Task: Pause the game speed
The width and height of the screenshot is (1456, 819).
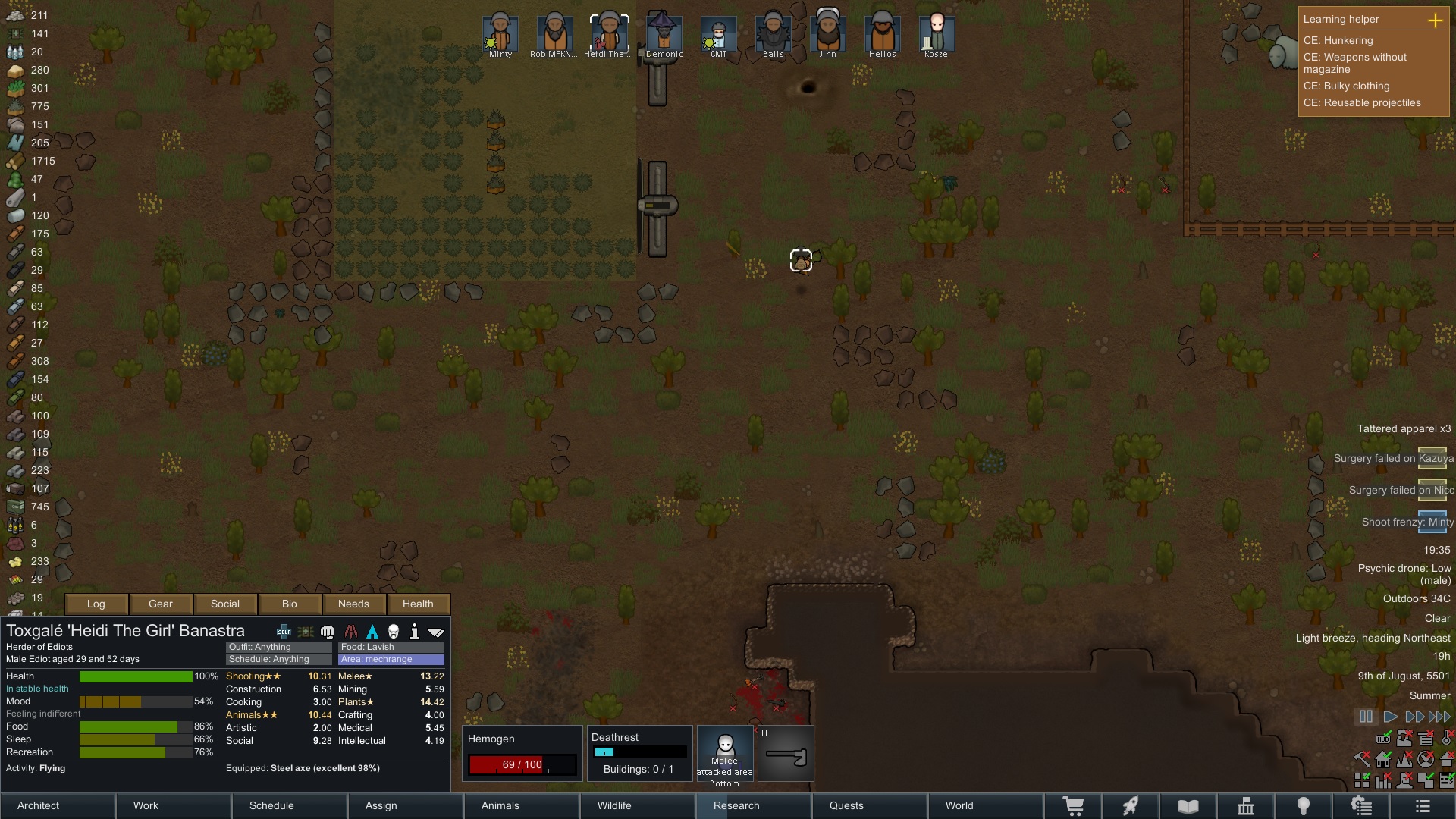Action: 1366,716
